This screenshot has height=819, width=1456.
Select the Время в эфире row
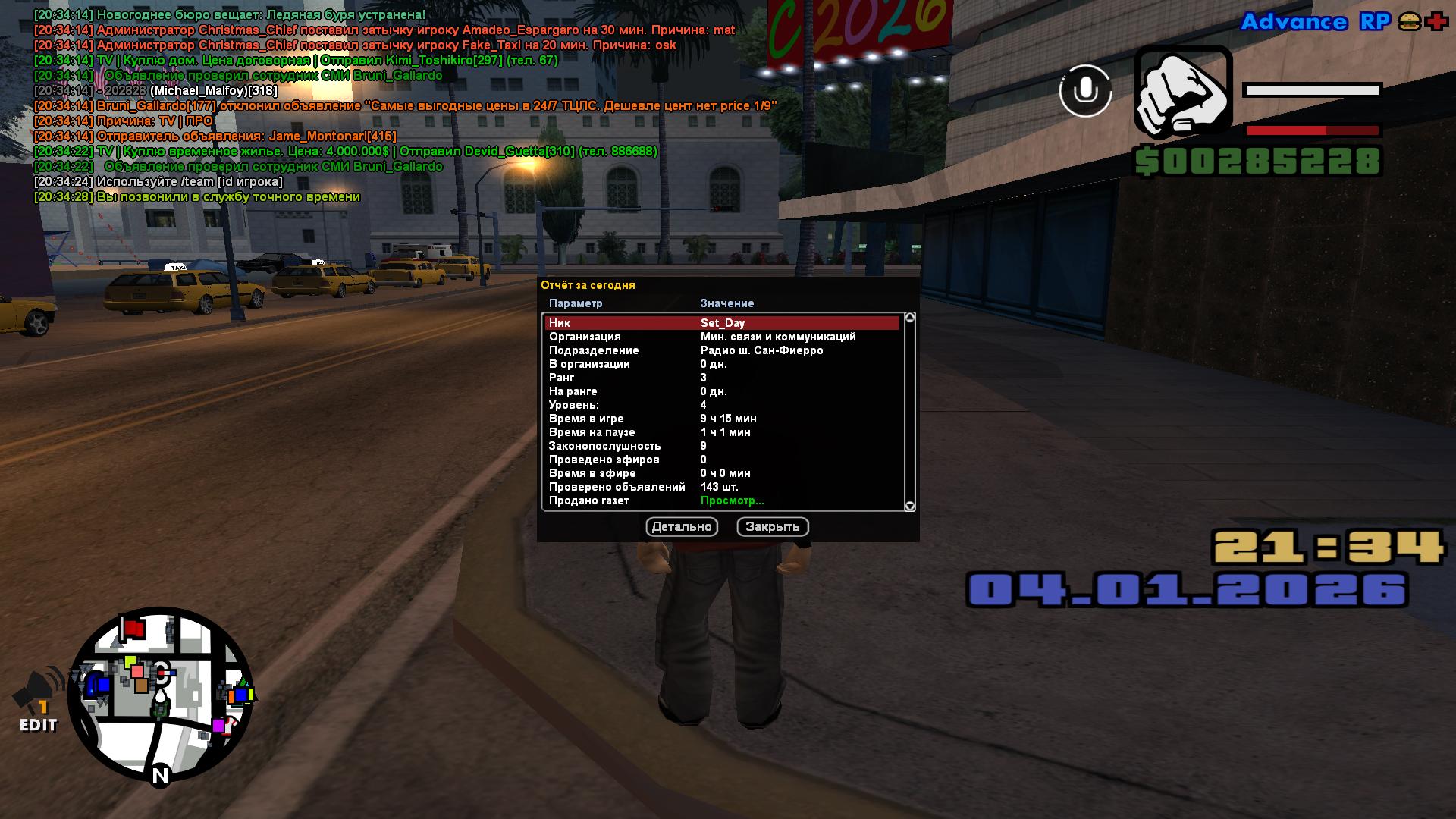pos(722,473)
